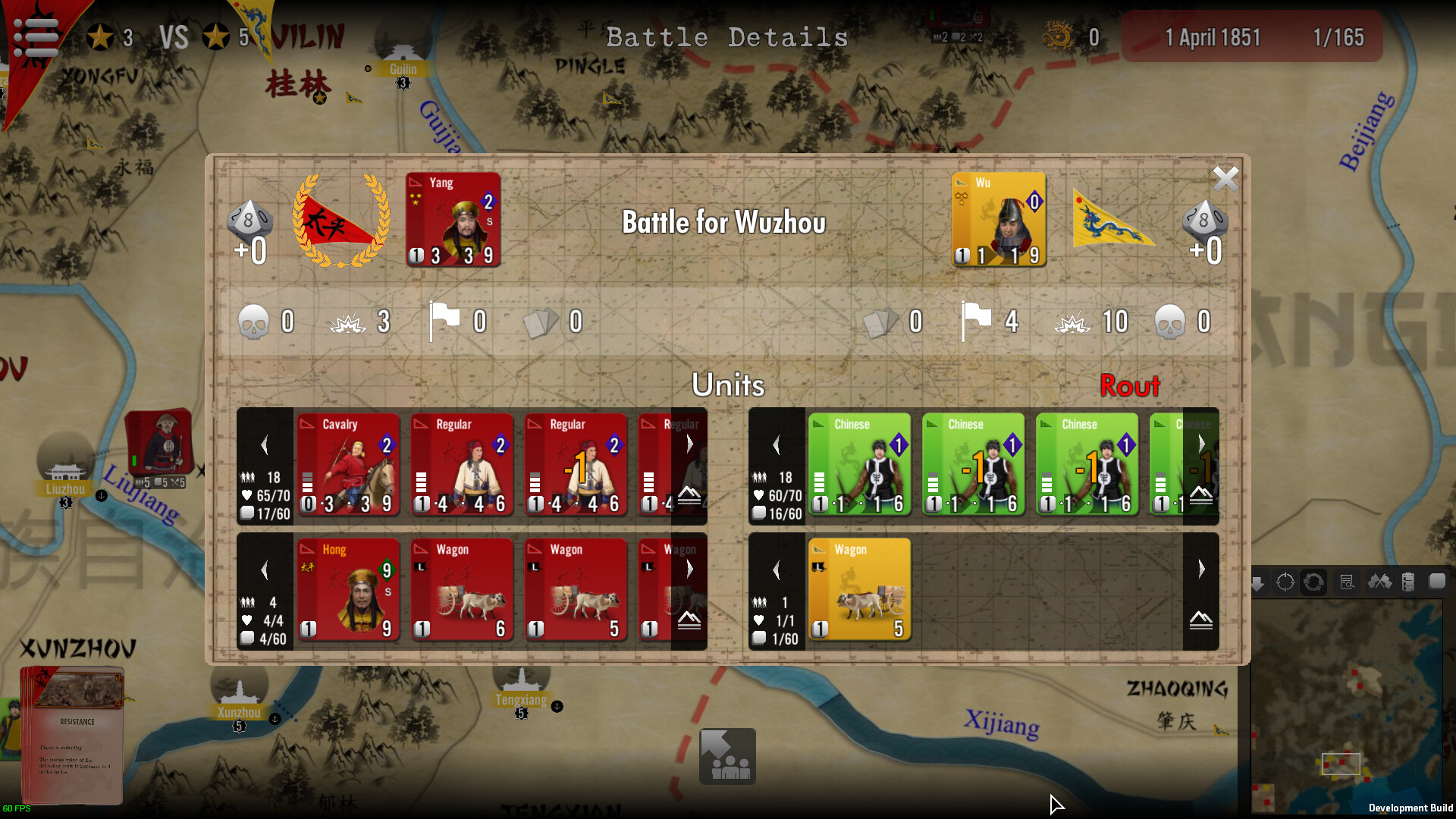This screenshot has width=1456, height=819.
Task: Select the Cavalry unit card
Action: 348,465
